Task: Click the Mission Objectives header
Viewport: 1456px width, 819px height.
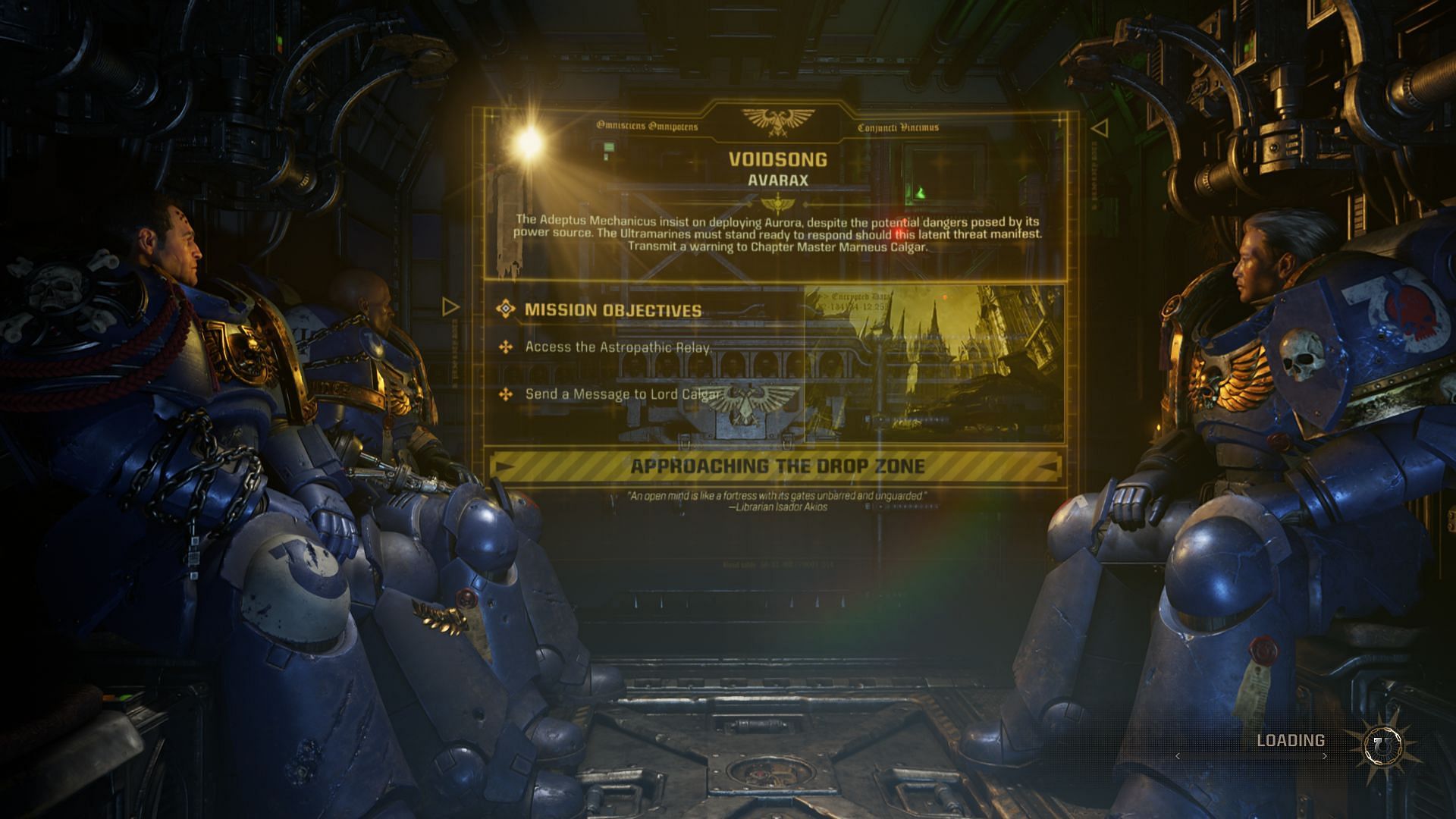Action: [x=613, y=310]
